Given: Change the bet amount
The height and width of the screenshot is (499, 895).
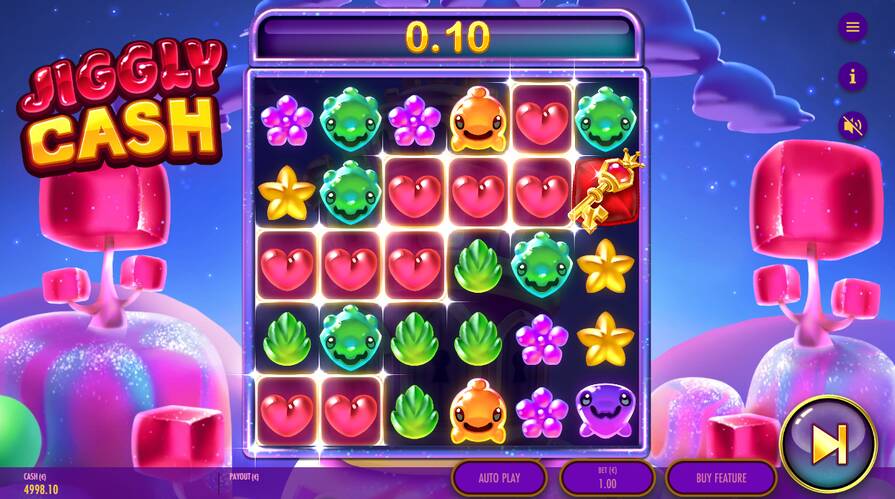Looking at the screenshot, I should click(x=607, y=477).
